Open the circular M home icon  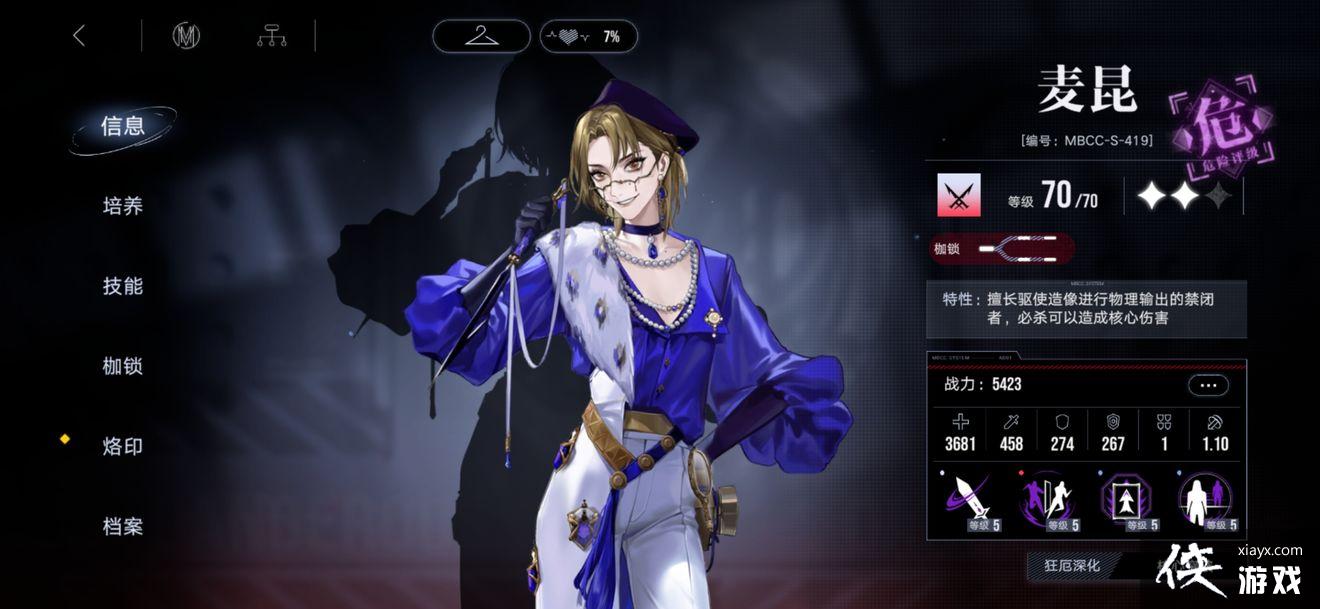pyautogui.click(x=186, y=36)
